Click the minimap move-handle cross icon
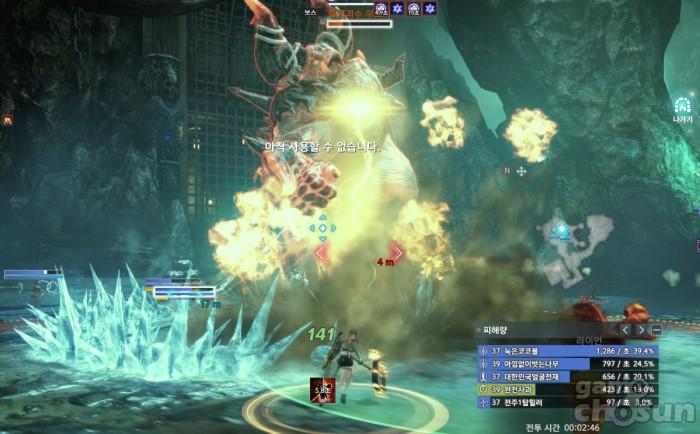 (521, 171)
